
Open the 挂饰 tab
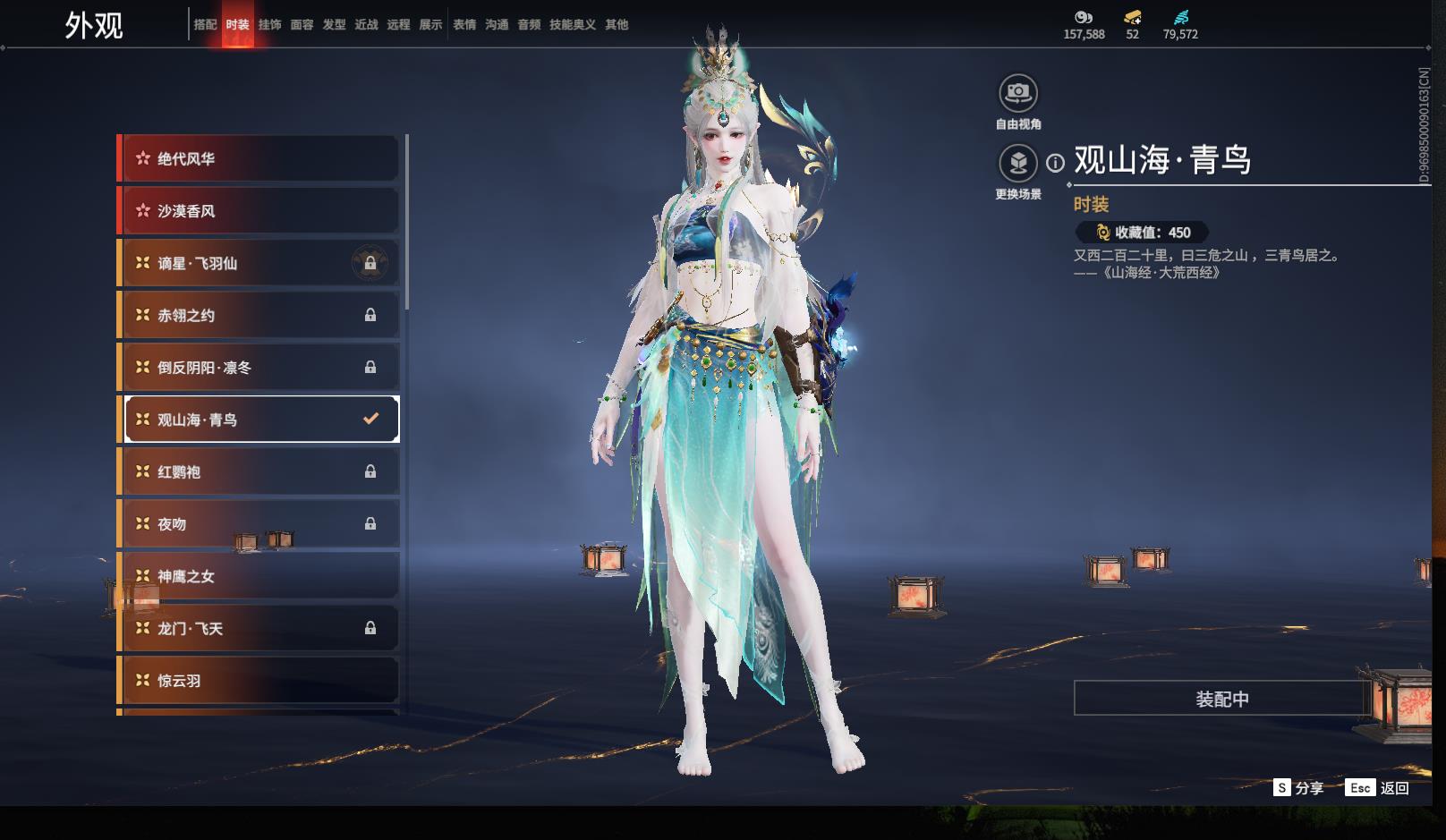269,25
